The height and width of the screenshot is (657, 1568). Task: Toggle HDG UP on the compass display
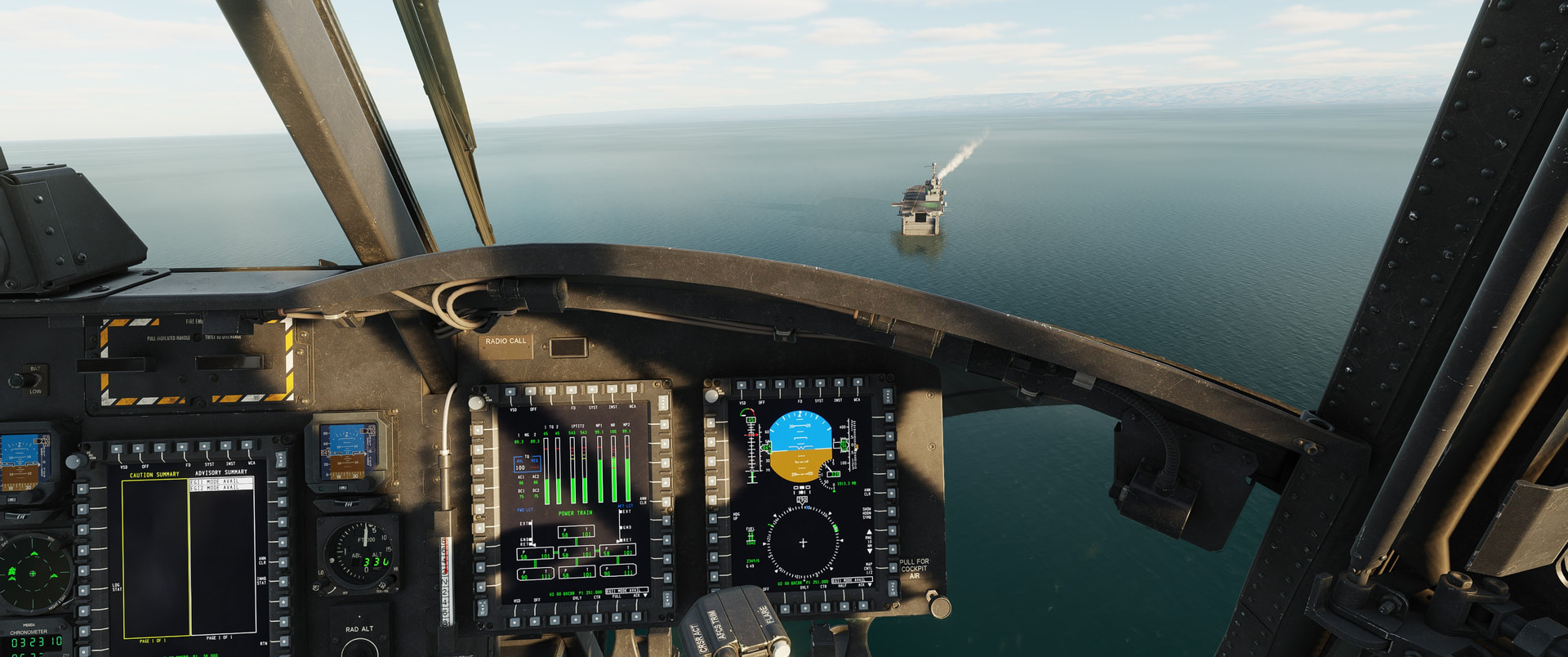click(x=712, y=516)
